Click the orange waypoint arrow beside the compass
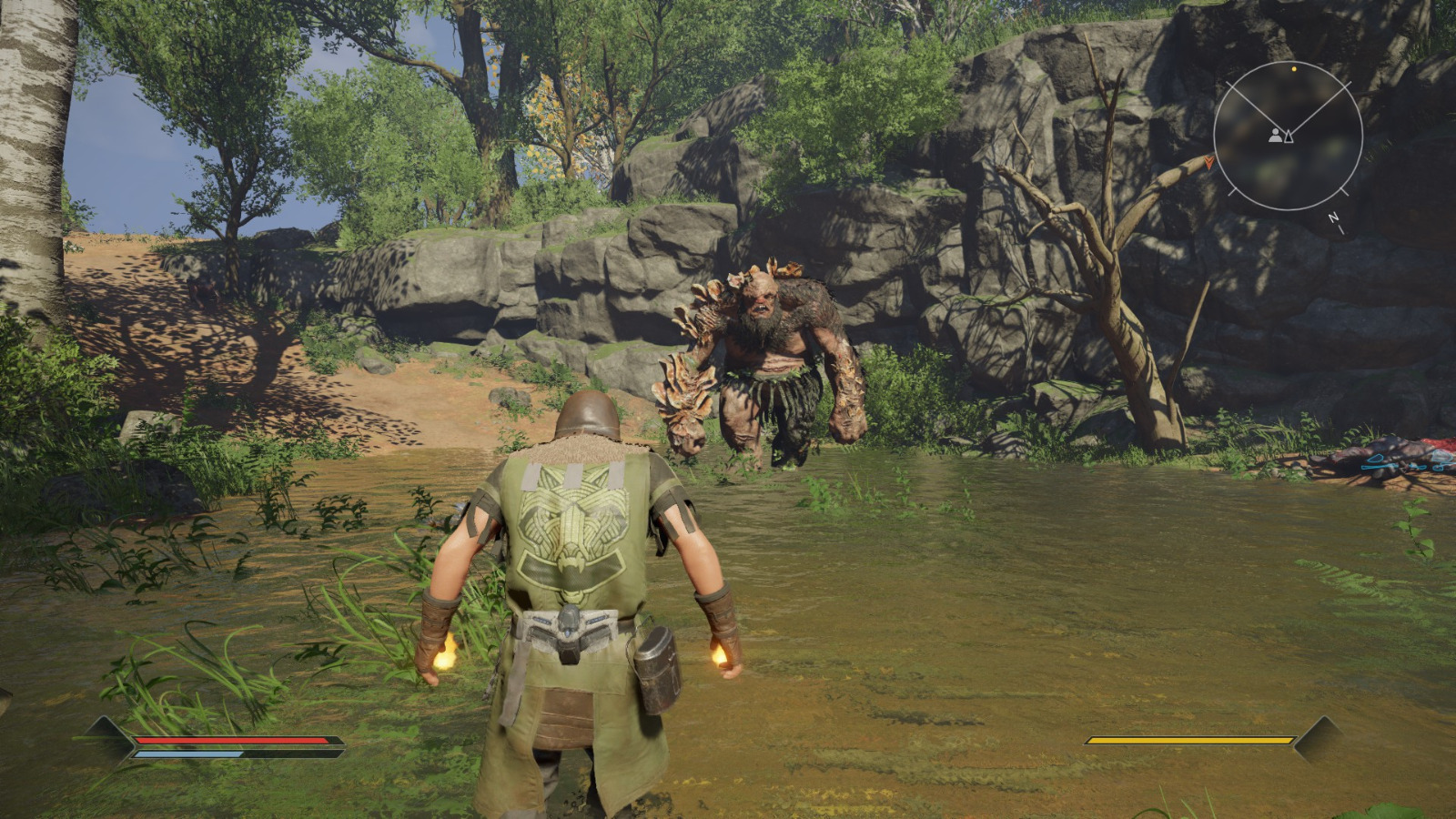Viewport: 1456px width, 819px height. (1209, 161)
